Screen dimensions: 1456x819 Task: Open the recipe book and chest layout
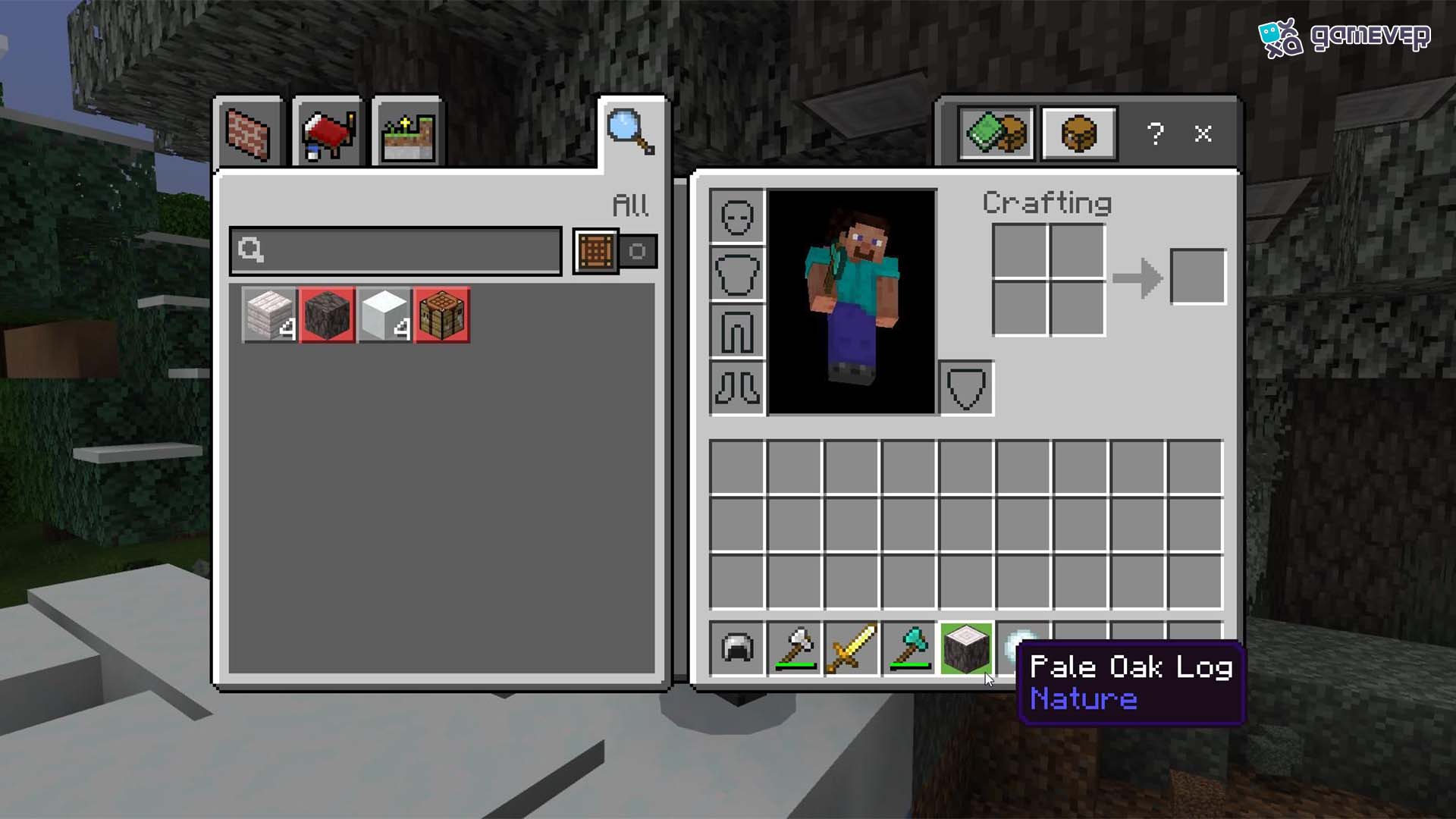[996, 134]
